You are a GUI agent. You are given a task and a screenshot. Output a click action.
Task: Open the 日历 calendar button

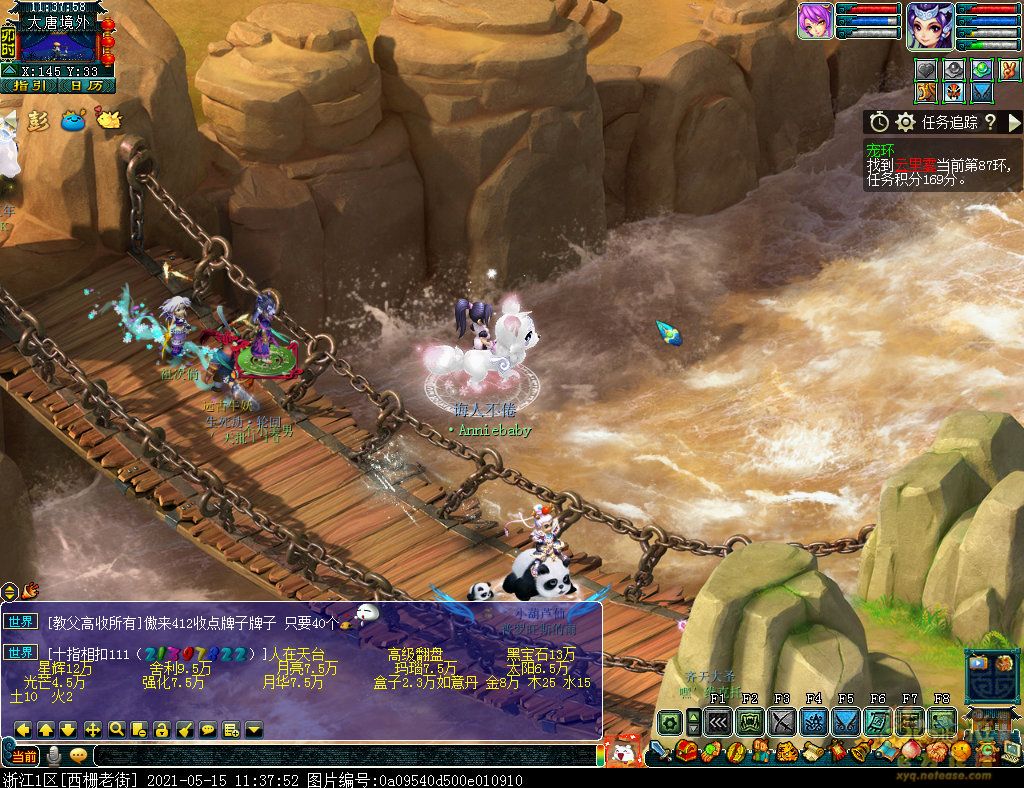[87, 86]
